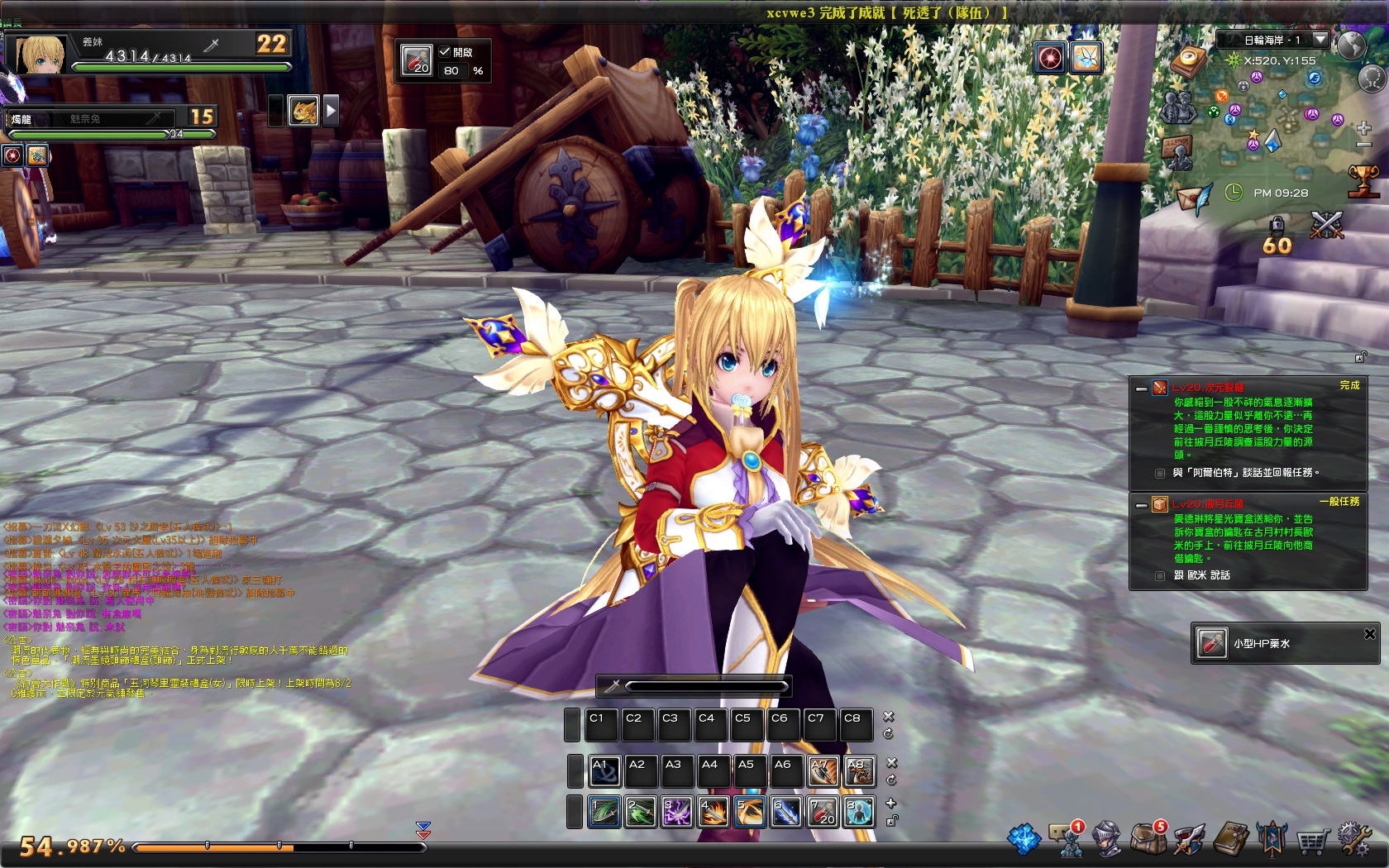Open the item mall shopping cart

1312,840
